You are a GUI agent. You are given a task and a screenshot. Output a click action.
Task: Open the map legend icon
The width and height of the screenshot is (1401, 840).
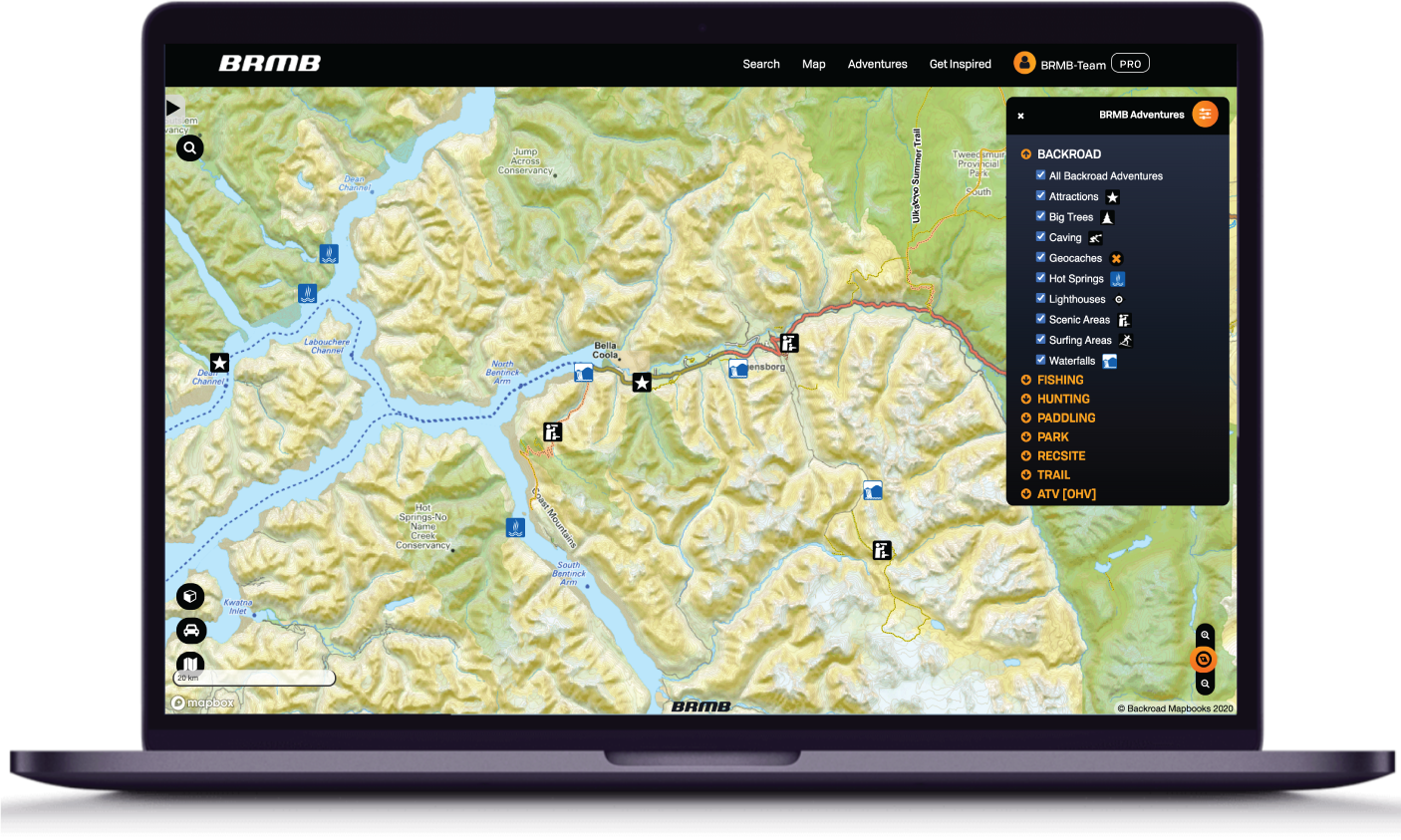(190, 663)
